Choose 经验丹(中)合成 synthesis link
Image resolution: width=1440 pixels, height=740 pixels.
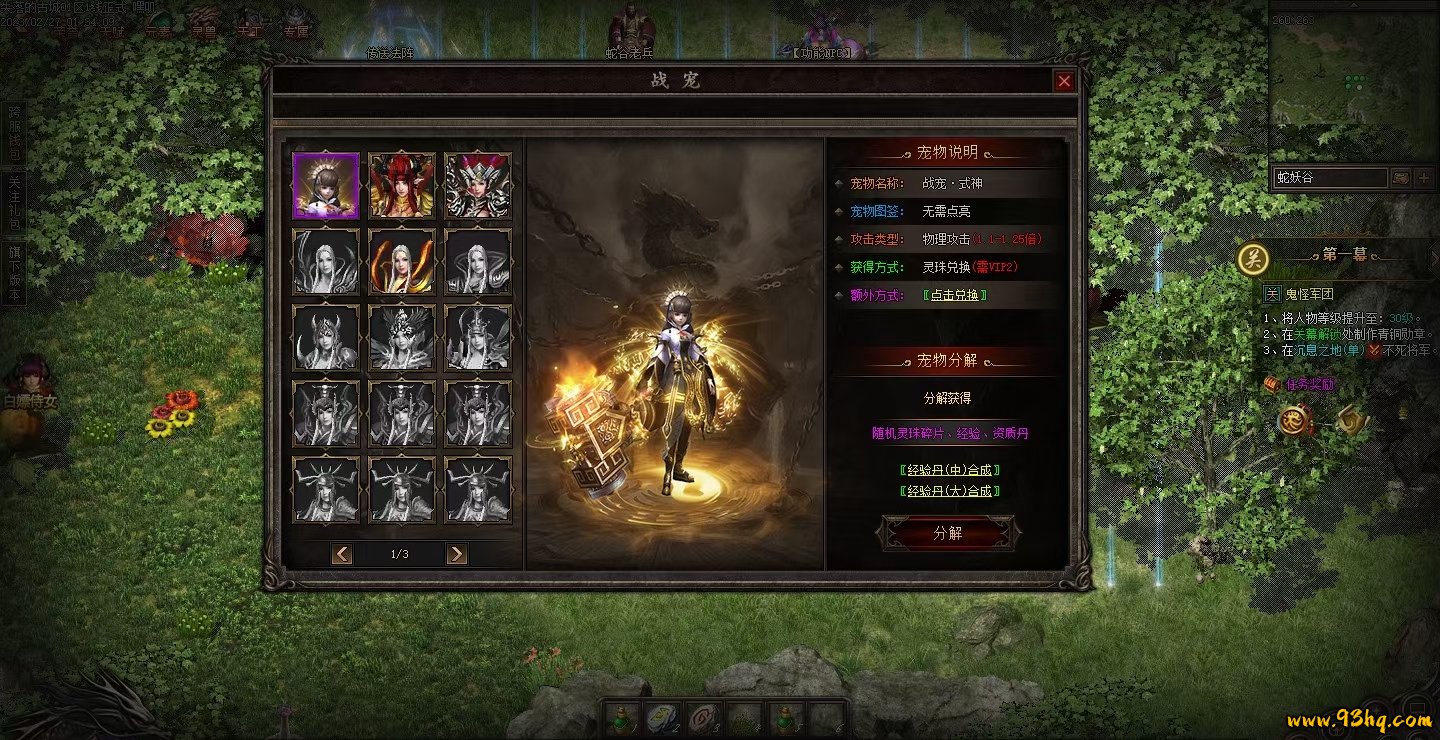pyautogui.click(x=950, y=469)
